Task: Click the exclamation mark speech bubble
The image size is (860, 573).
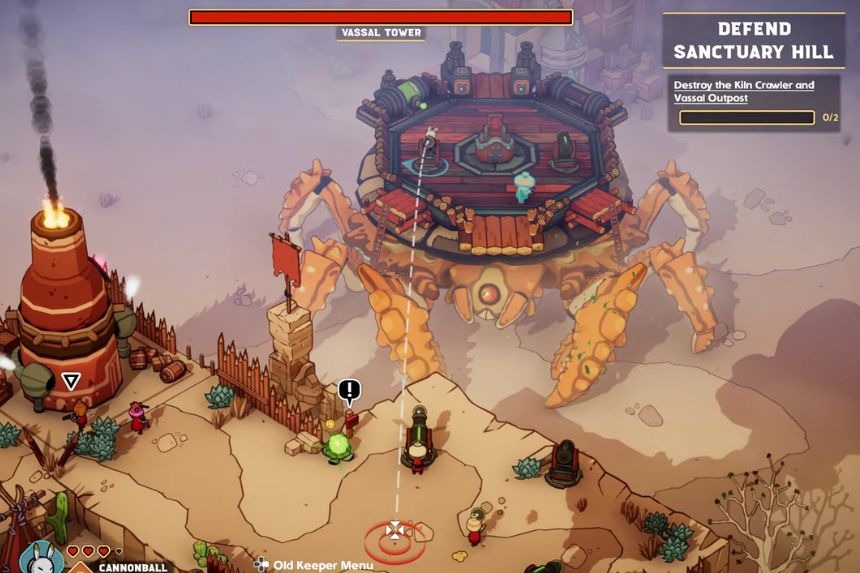Action: pos(349,390)
